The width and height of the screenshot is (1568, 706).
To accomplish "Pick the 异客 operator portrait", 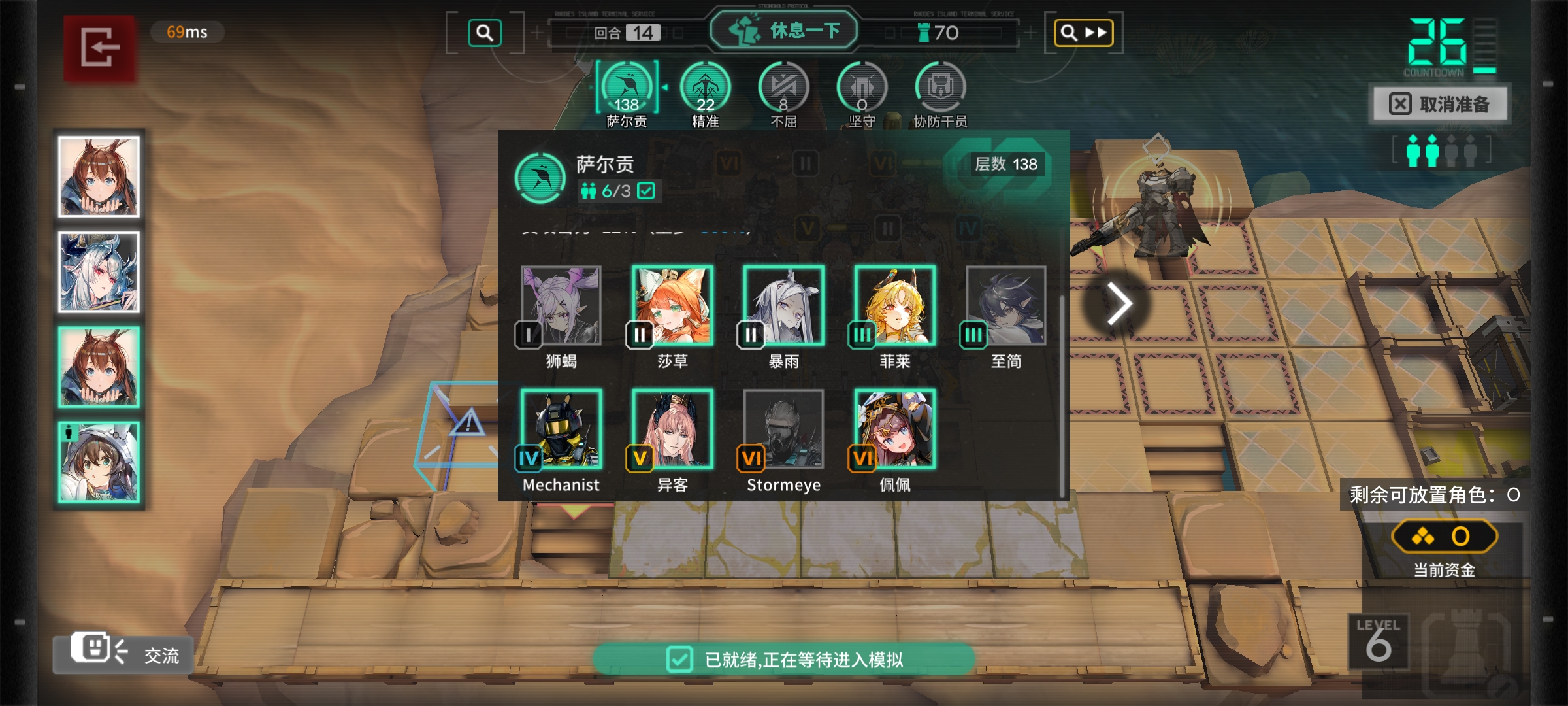I will coord(672,429).
